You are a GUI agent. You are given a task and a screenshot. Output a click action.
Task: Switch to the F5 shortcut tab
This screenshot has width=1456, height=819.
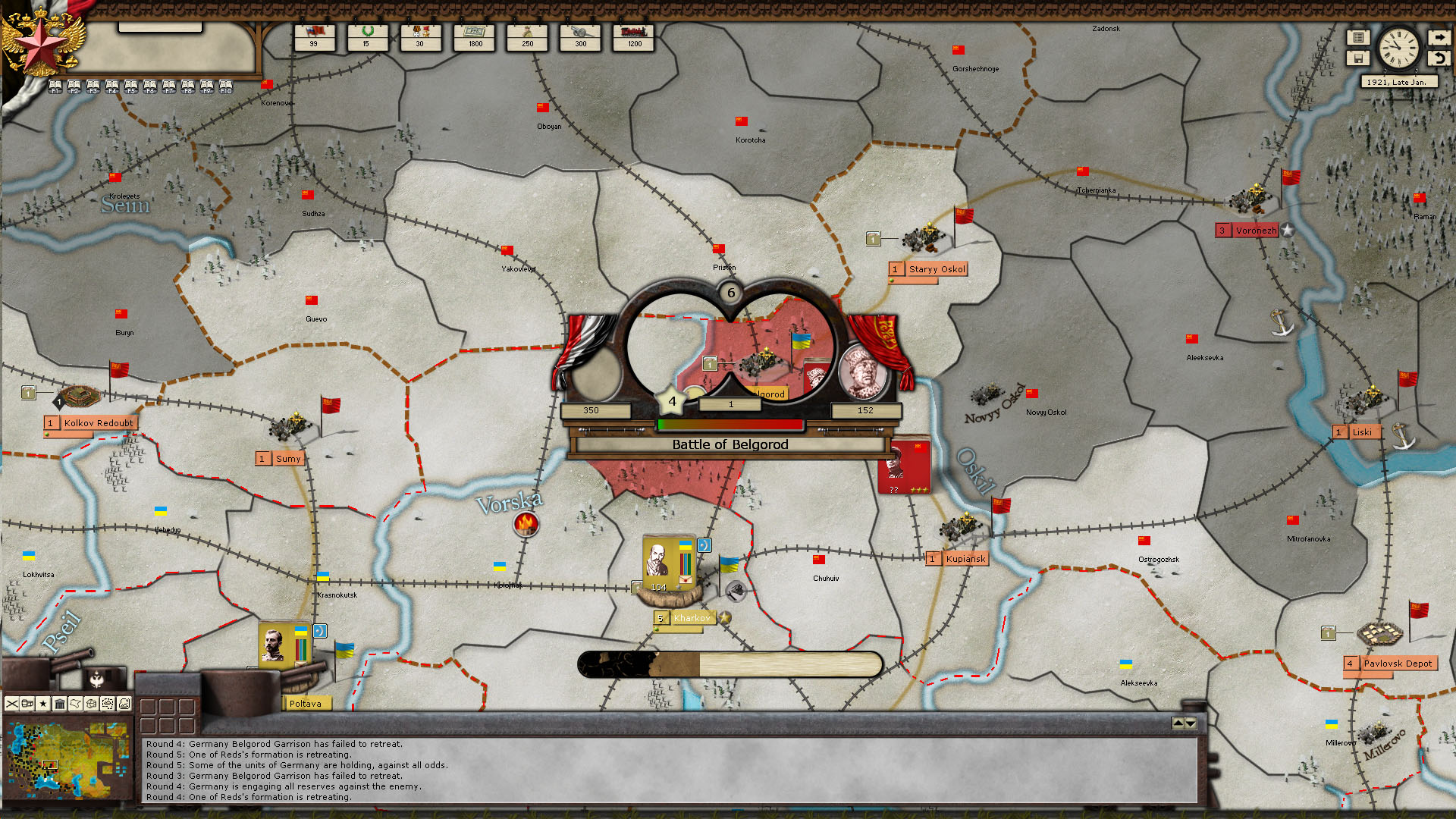[130, 85]
